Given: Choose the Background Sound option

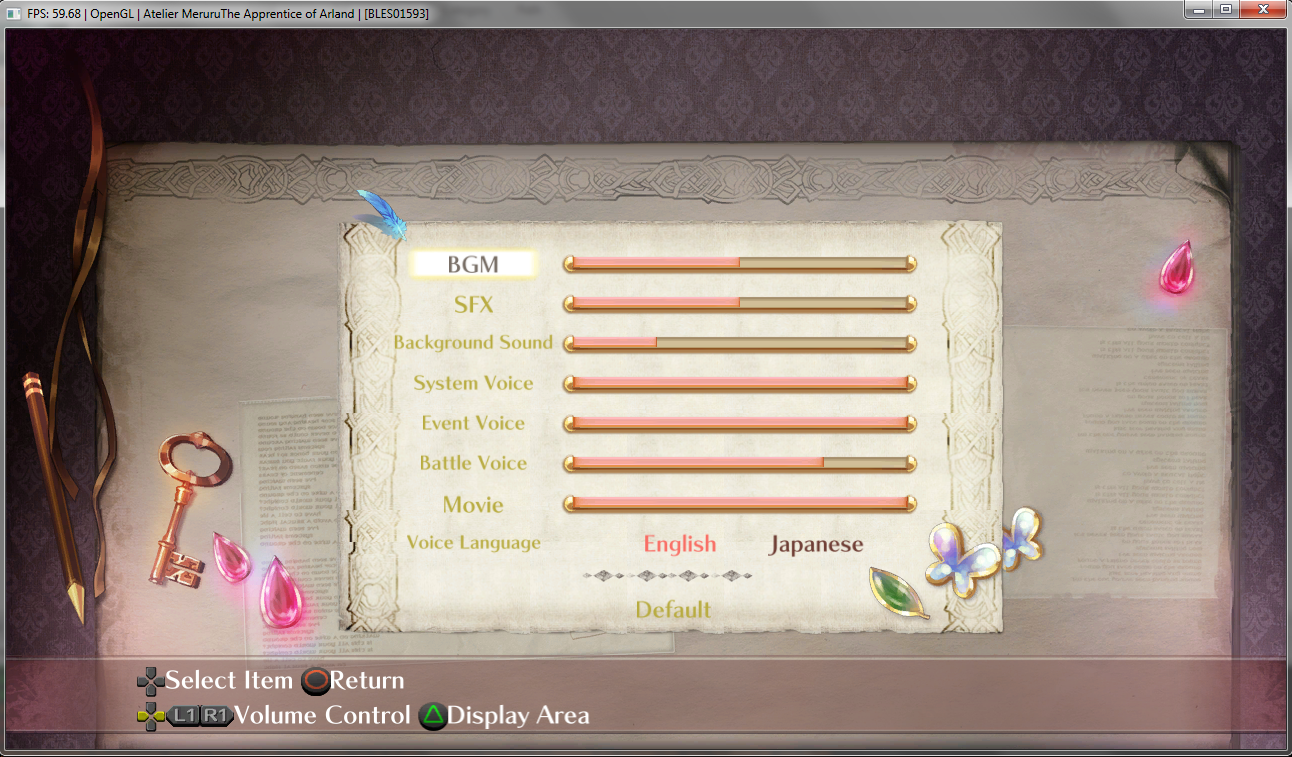Looking at the screenshot, I should tap(473, 343).
